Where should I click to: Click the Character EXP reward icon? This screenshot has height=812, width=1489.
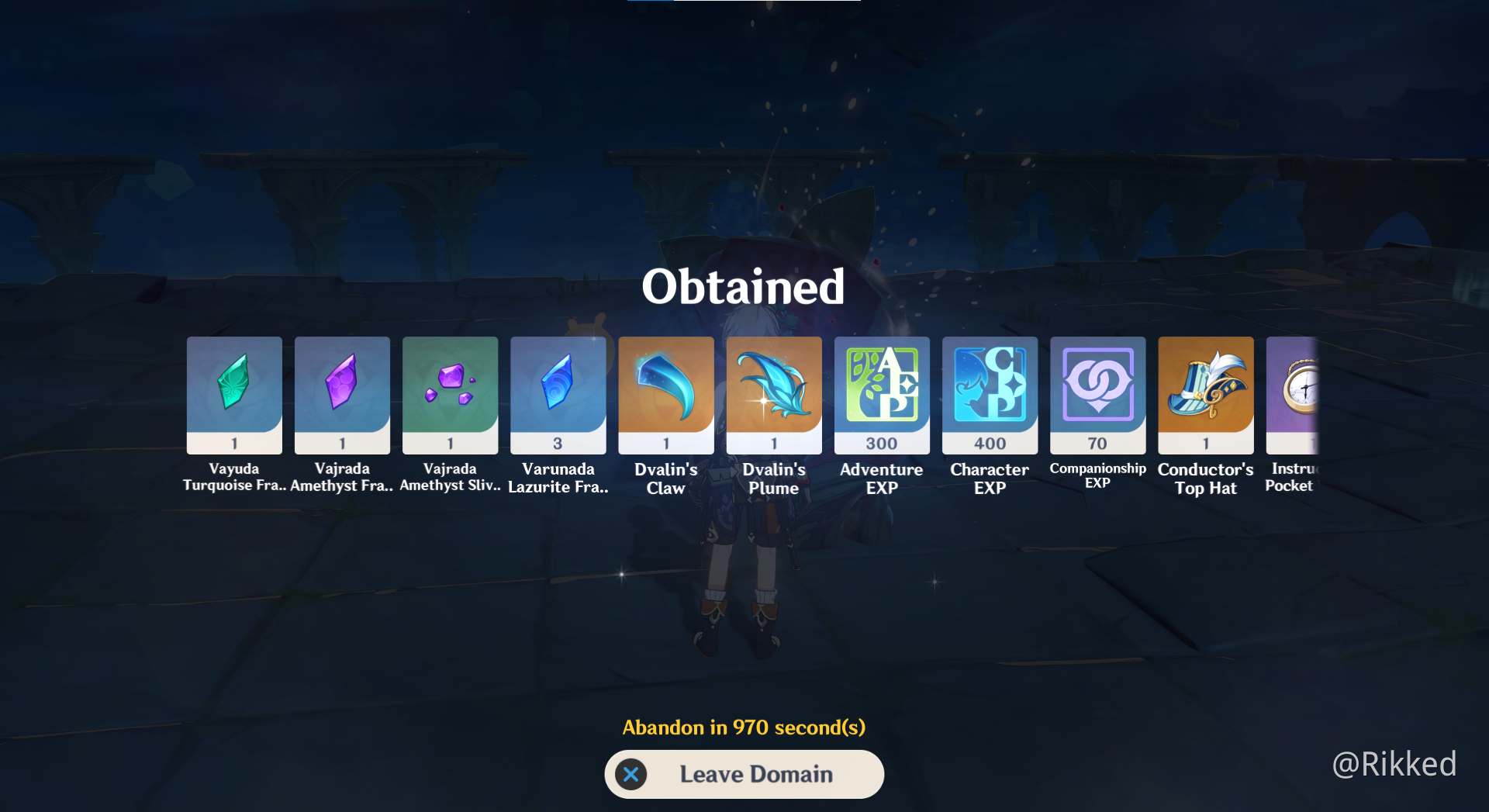tap(990, 395)
